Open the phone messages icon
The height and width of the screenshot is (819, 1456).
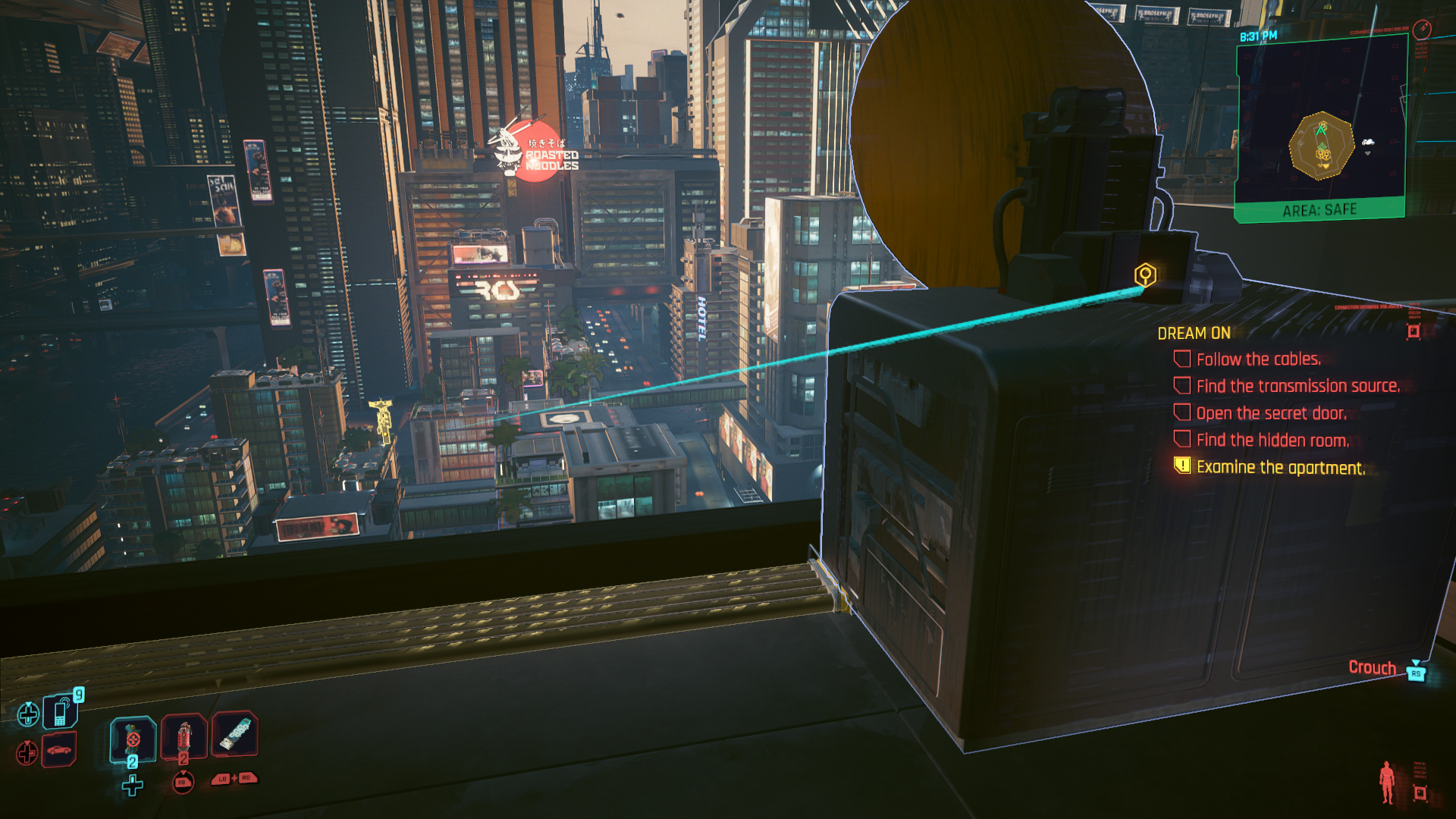[x=60, y=711]
